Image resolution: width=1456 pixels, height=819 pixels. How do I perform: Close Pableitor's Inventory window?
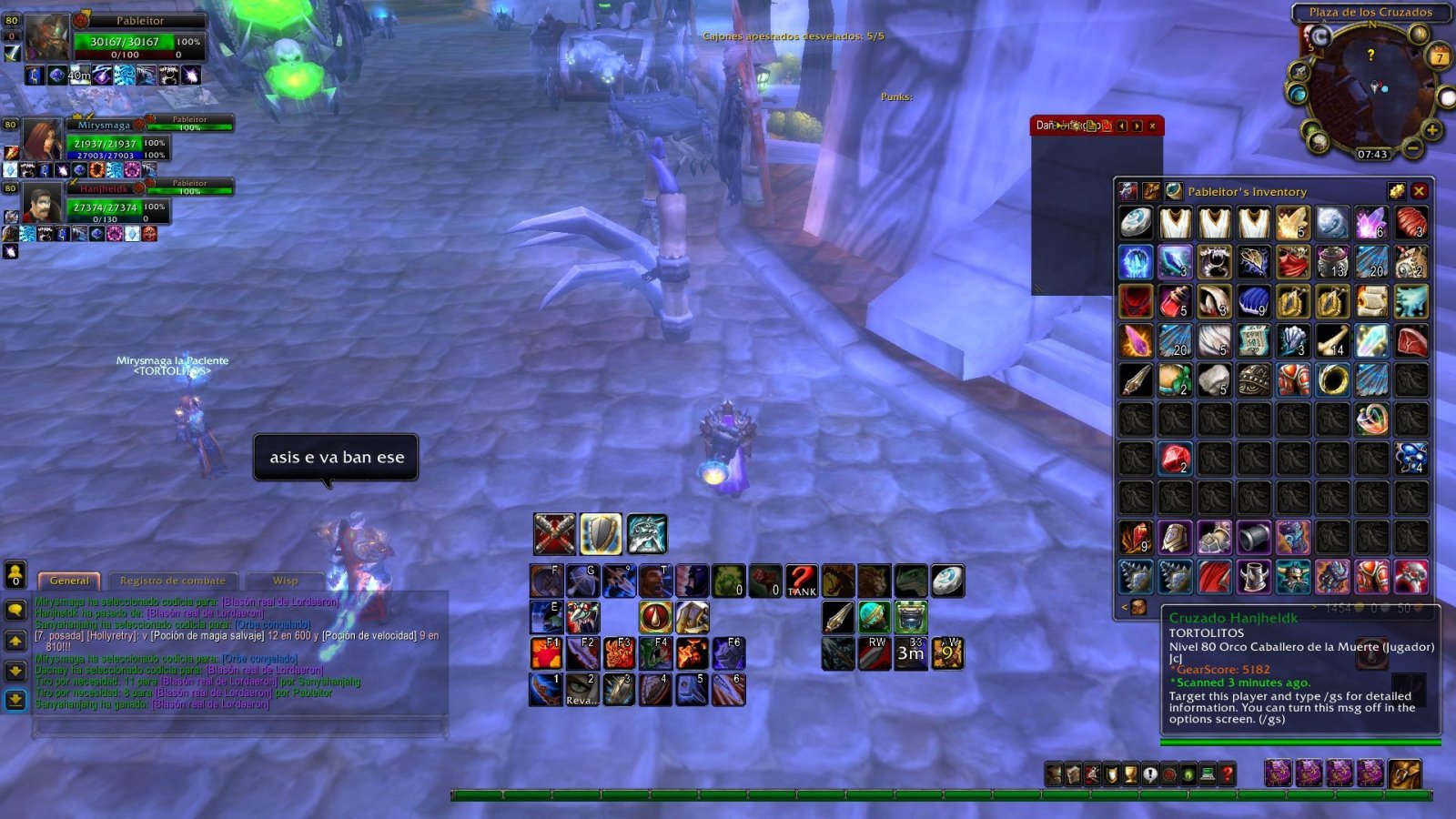point(1419,191)
